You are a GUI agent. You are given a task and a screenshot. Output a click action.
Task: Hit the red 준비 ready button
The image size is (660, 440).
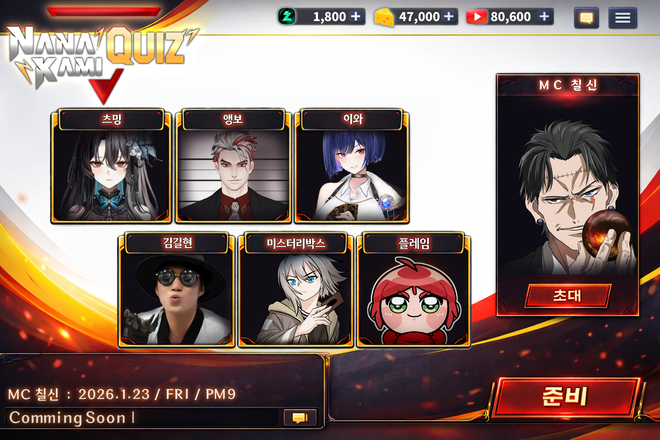coord(565,396)
